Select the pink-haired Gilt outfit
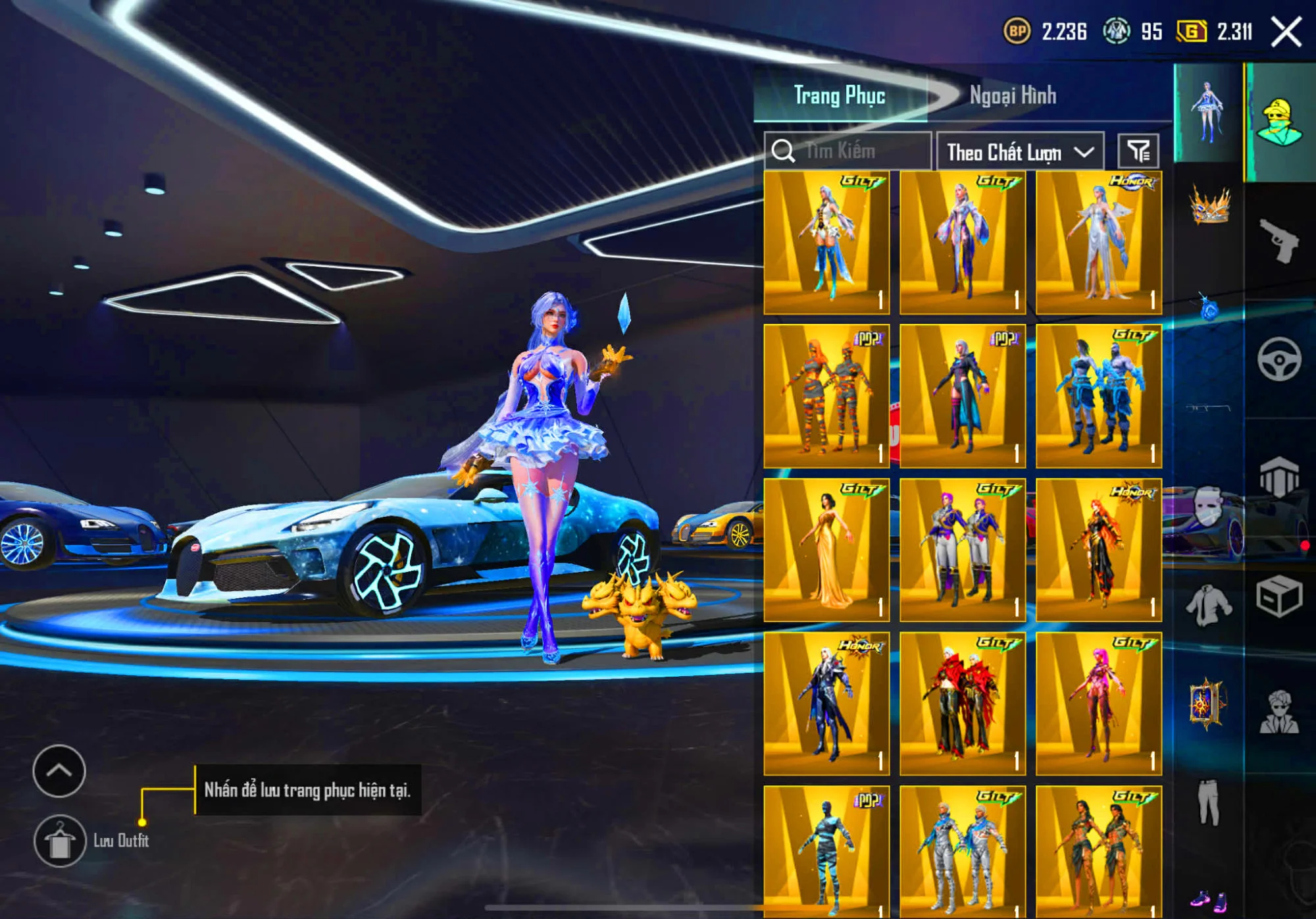Screen dimensions: 1316x919 pyautogui.click(x=1098, y=703)
